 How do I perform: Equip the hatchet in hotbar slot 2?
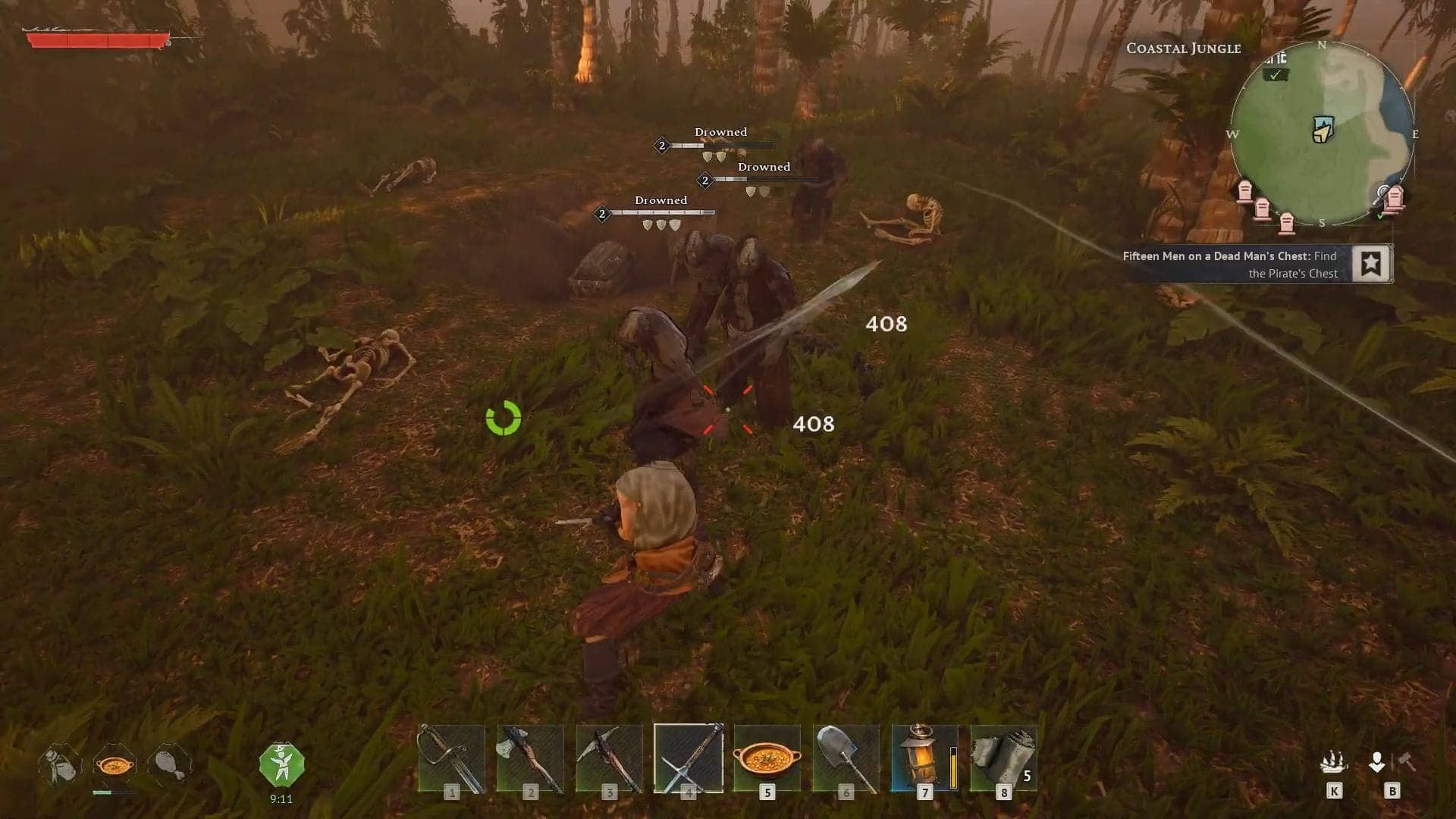[531, 757]
